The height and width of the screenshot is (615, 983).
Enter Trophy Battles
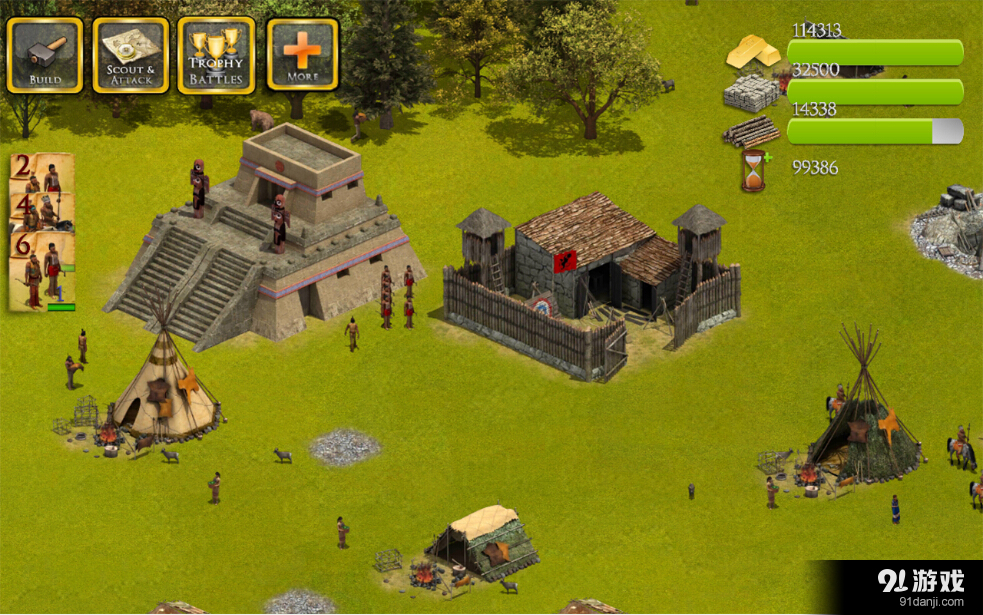[216, 55]
